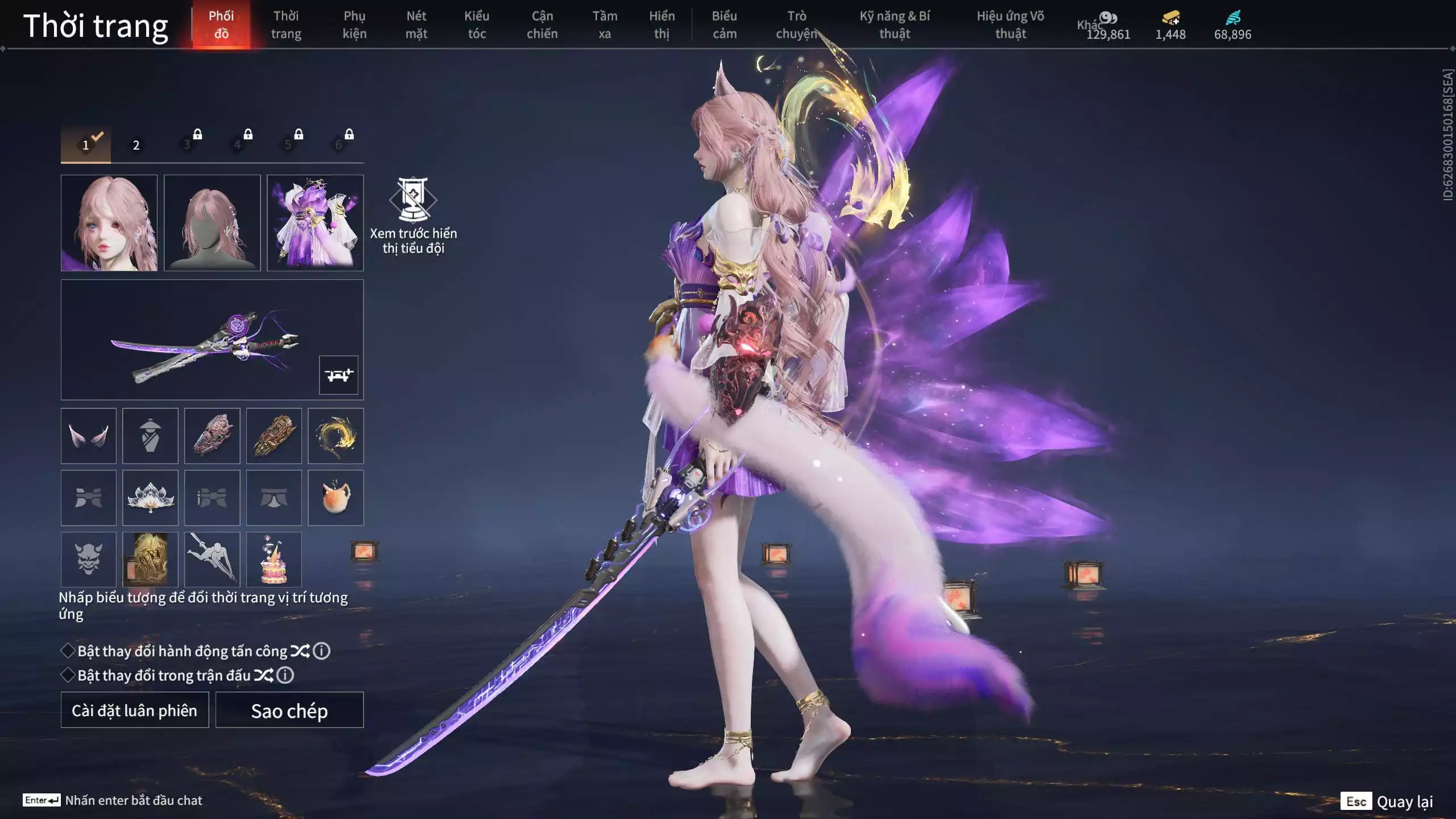Select the birthday cake item slot
The width and height of the screenshot is (1456, 819).
point(274,560)
